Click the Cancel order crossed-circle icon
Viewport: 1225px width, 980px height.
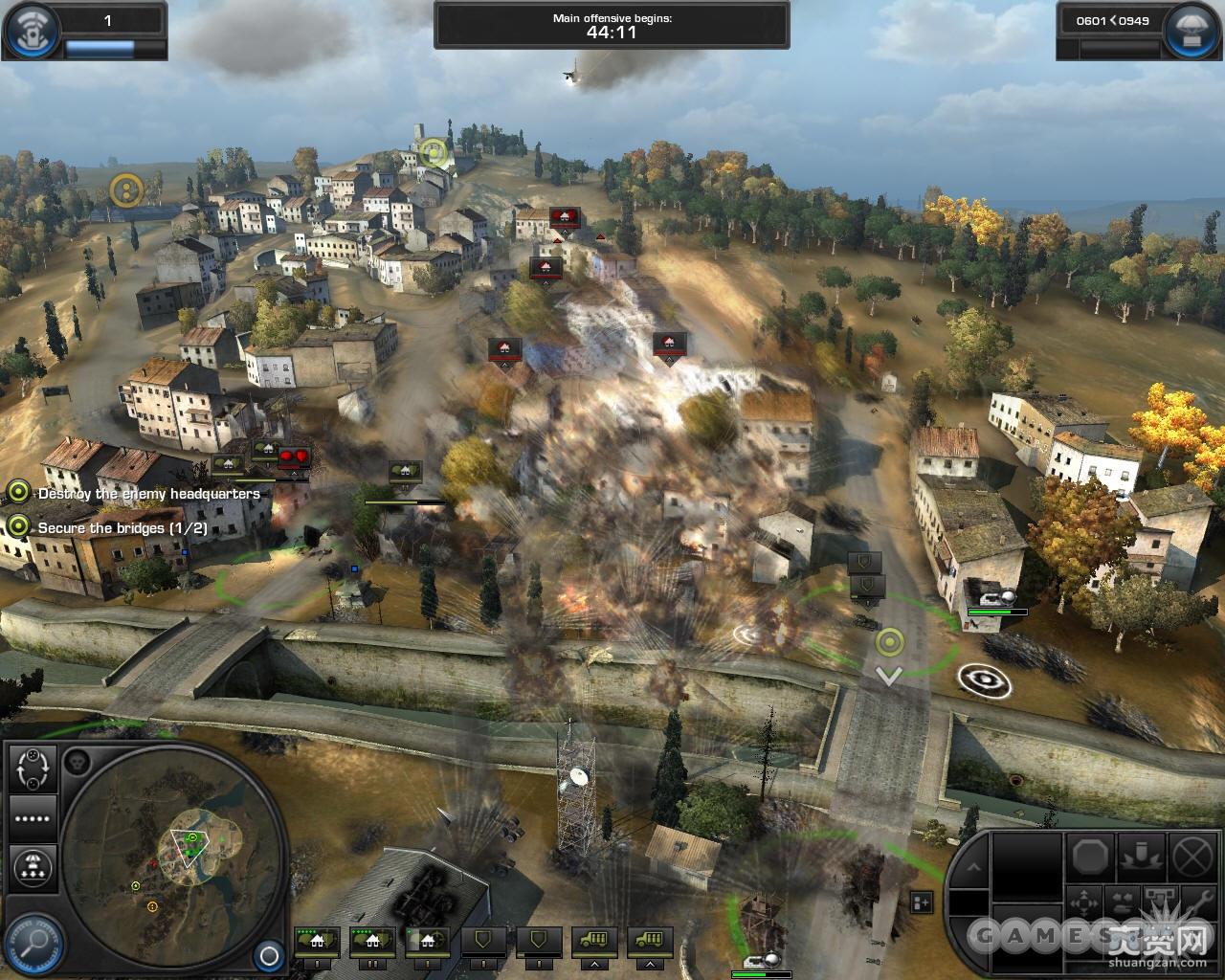point(1190,857)
